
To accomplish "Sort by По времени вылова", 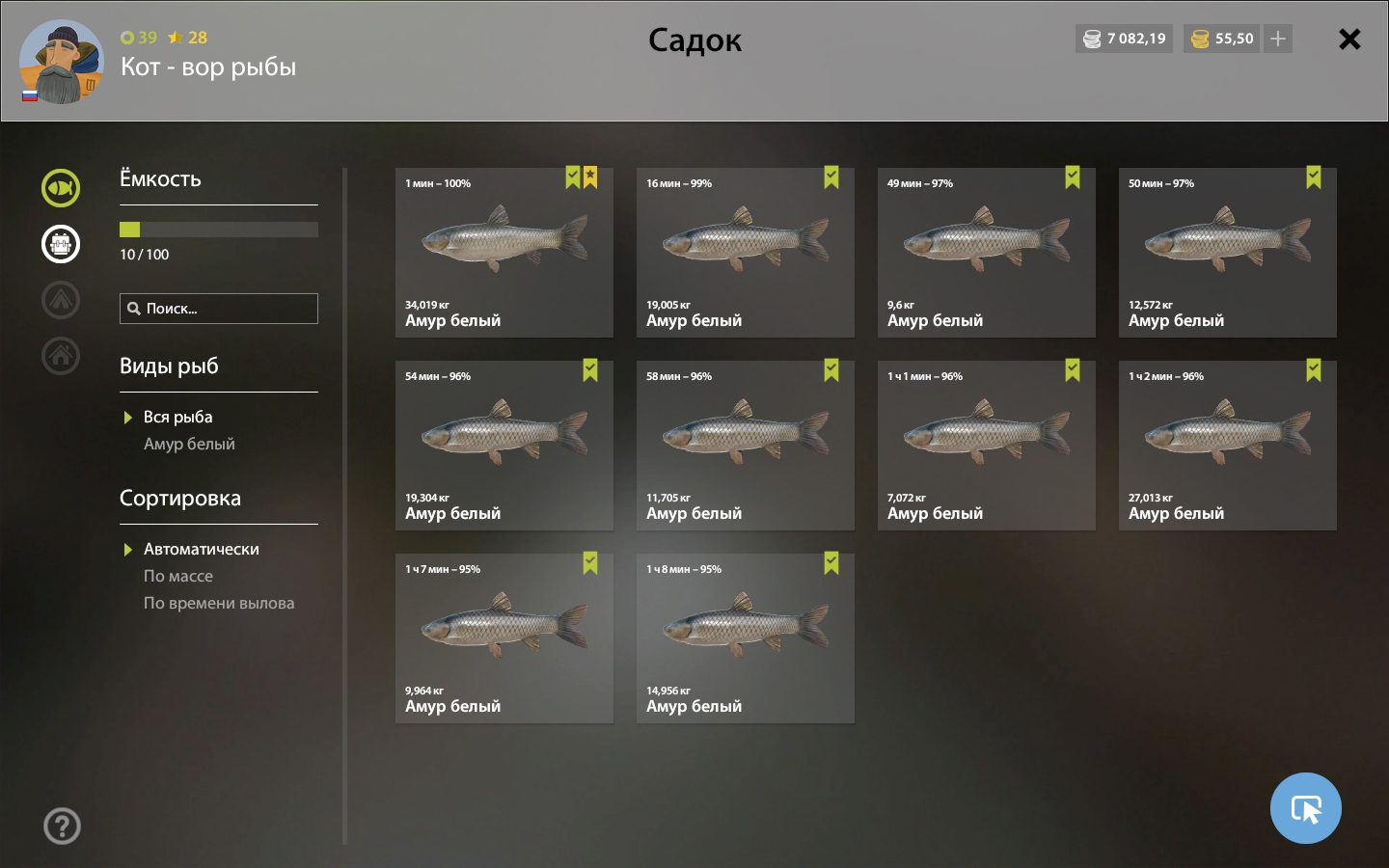I will click(x=219, y=603).
